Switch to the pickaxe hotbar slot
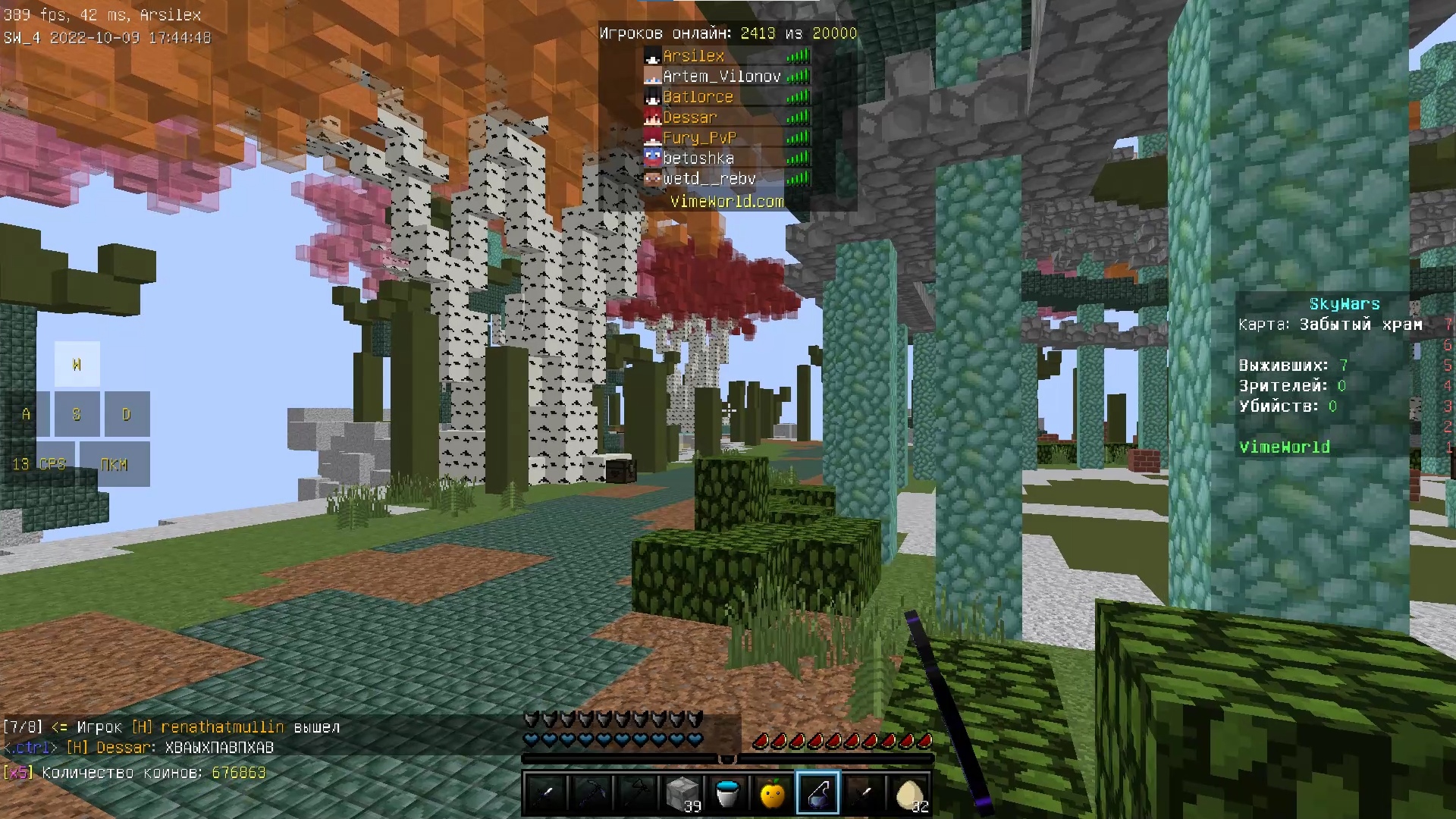This screenshot has width=1456, height=819. click(591, 793)
